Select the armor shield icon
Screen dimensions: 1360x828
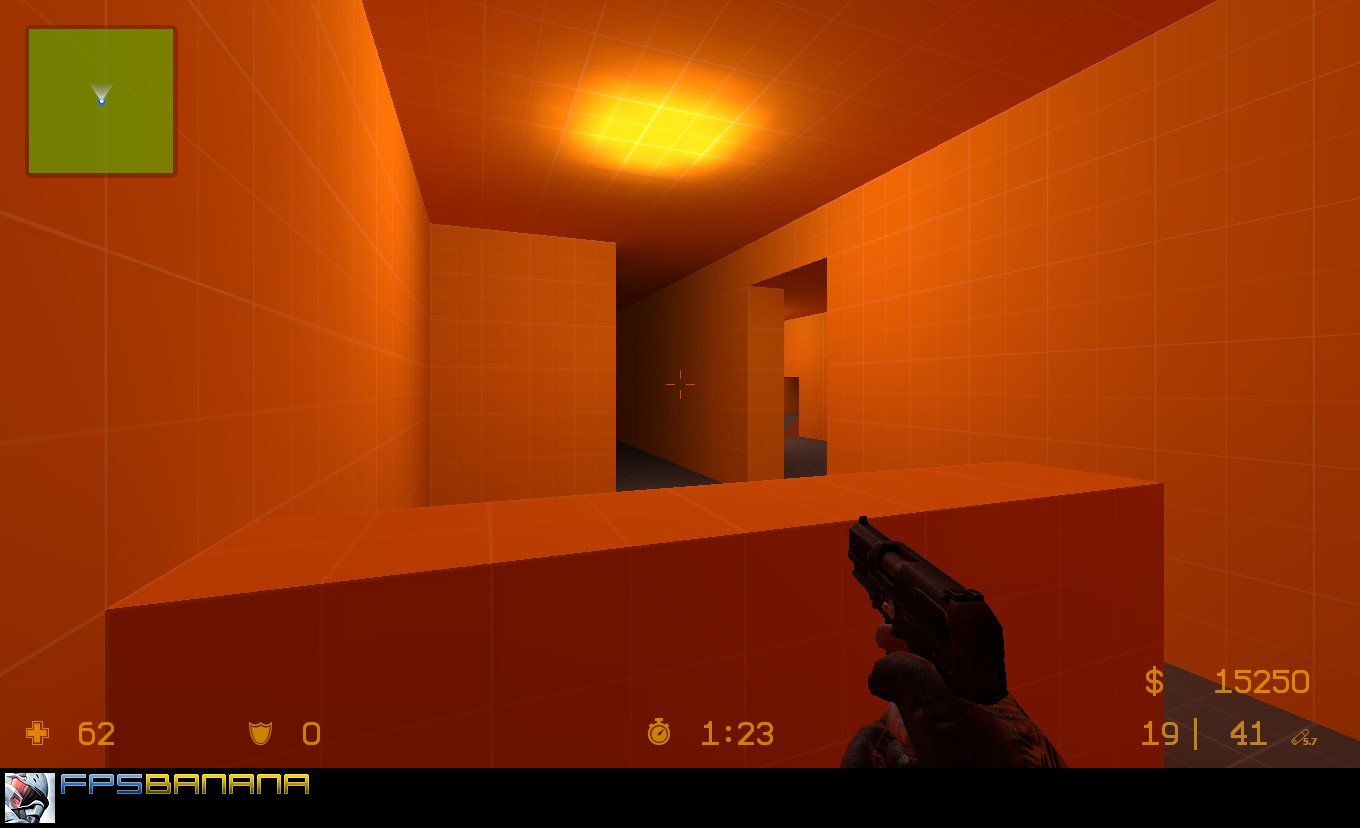point(258,735)
